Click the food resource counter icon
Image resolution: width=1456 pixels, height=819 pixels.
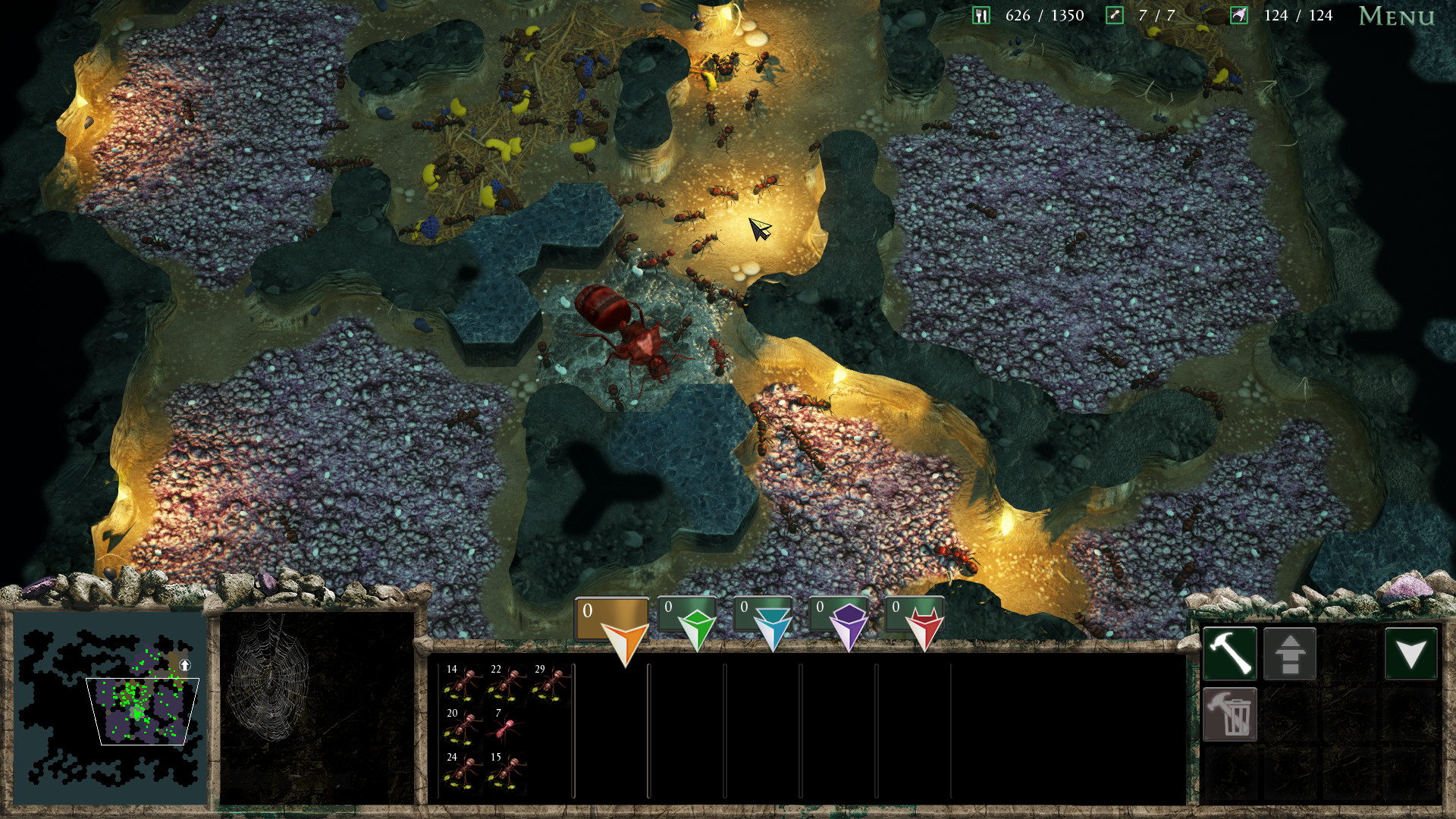click(982, 14)
